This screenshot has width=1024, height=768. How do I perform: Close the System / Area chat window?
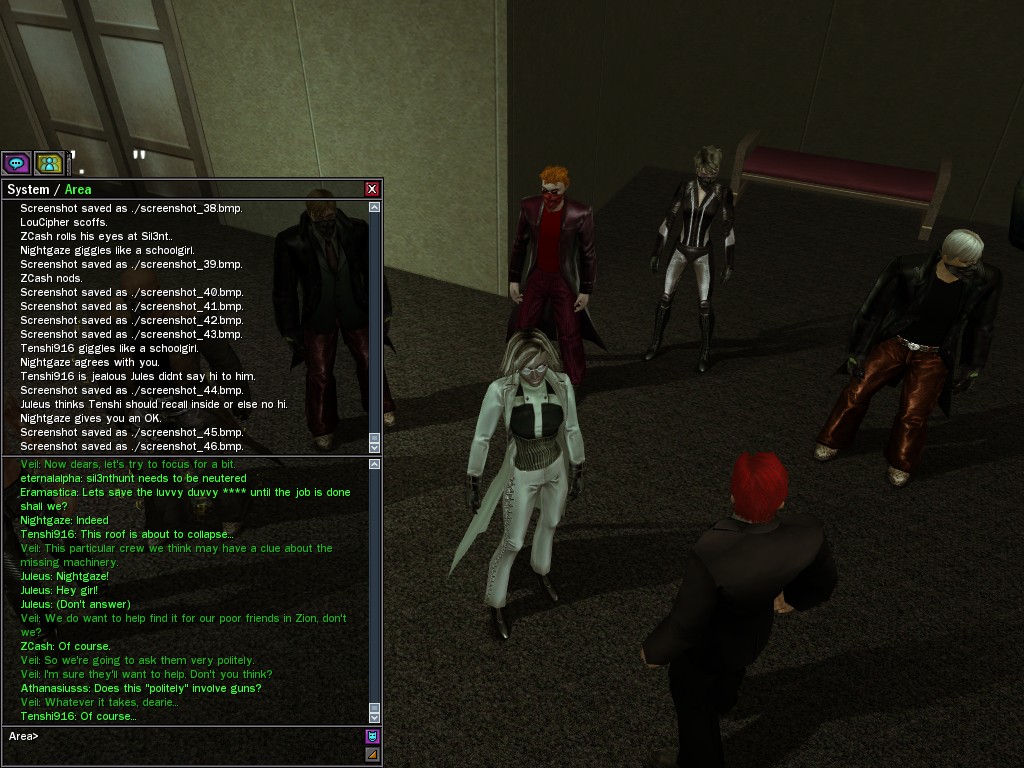372,189
